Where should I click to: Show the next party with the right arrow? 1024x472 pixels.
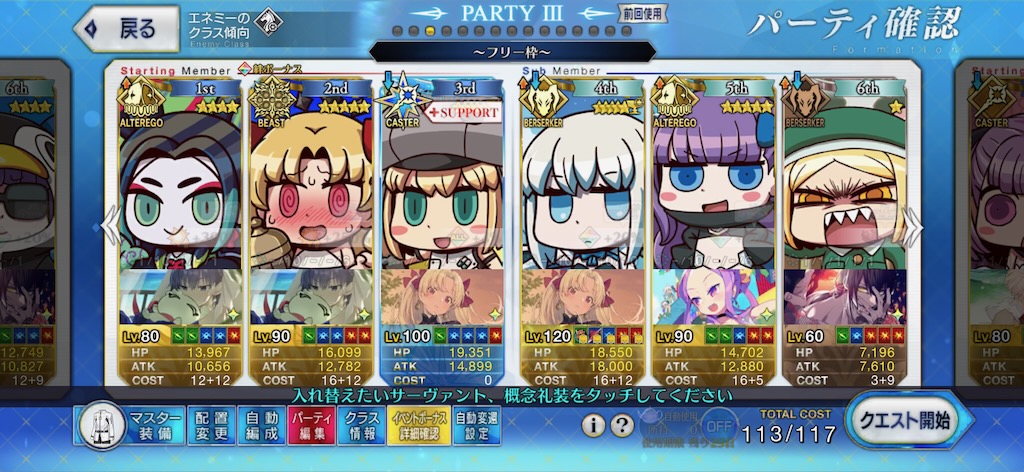[913, 226]
